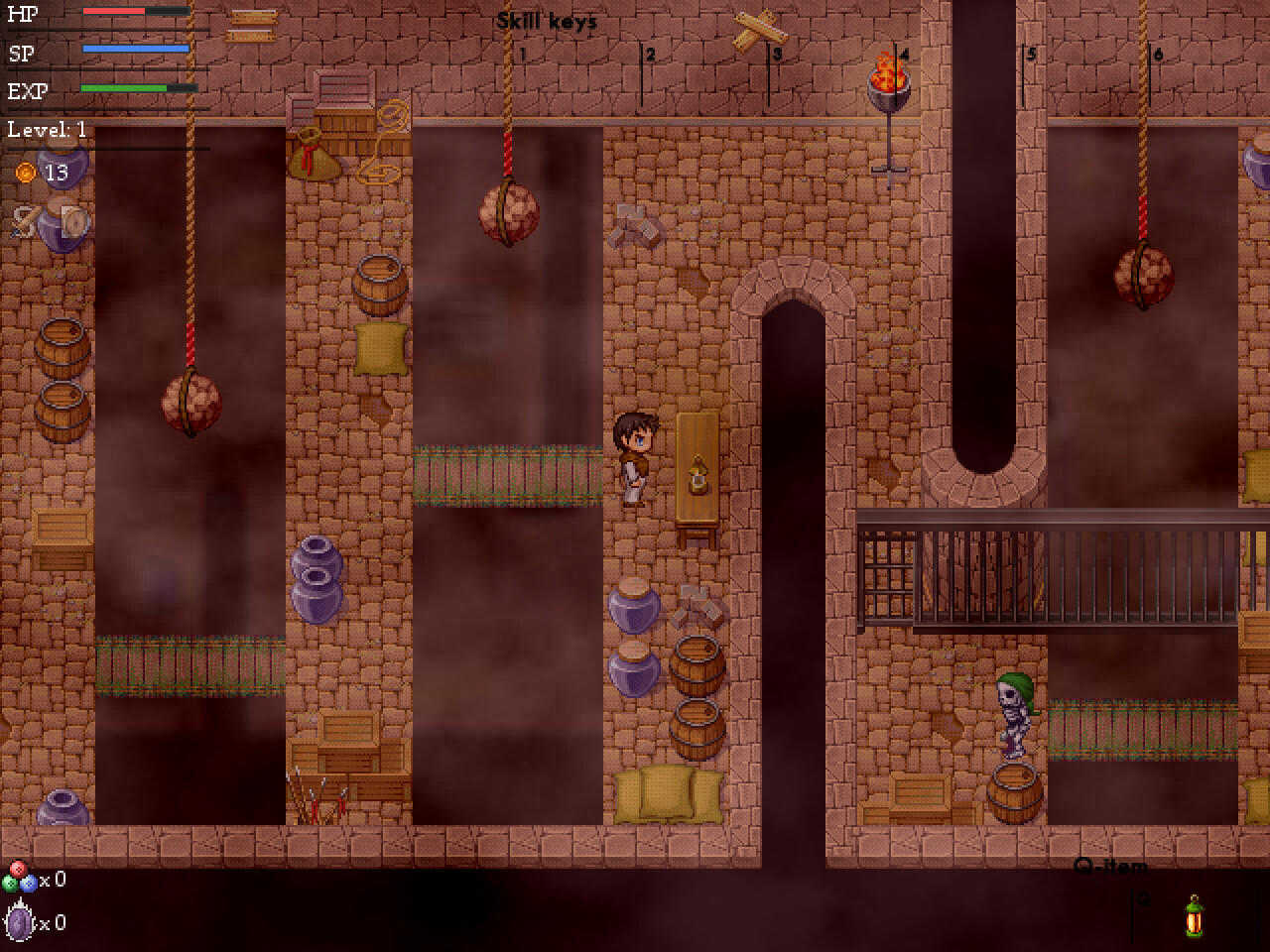Click the skeleton enemy standing on the barrel
1270x952 pixels.
click(1012, 714)
